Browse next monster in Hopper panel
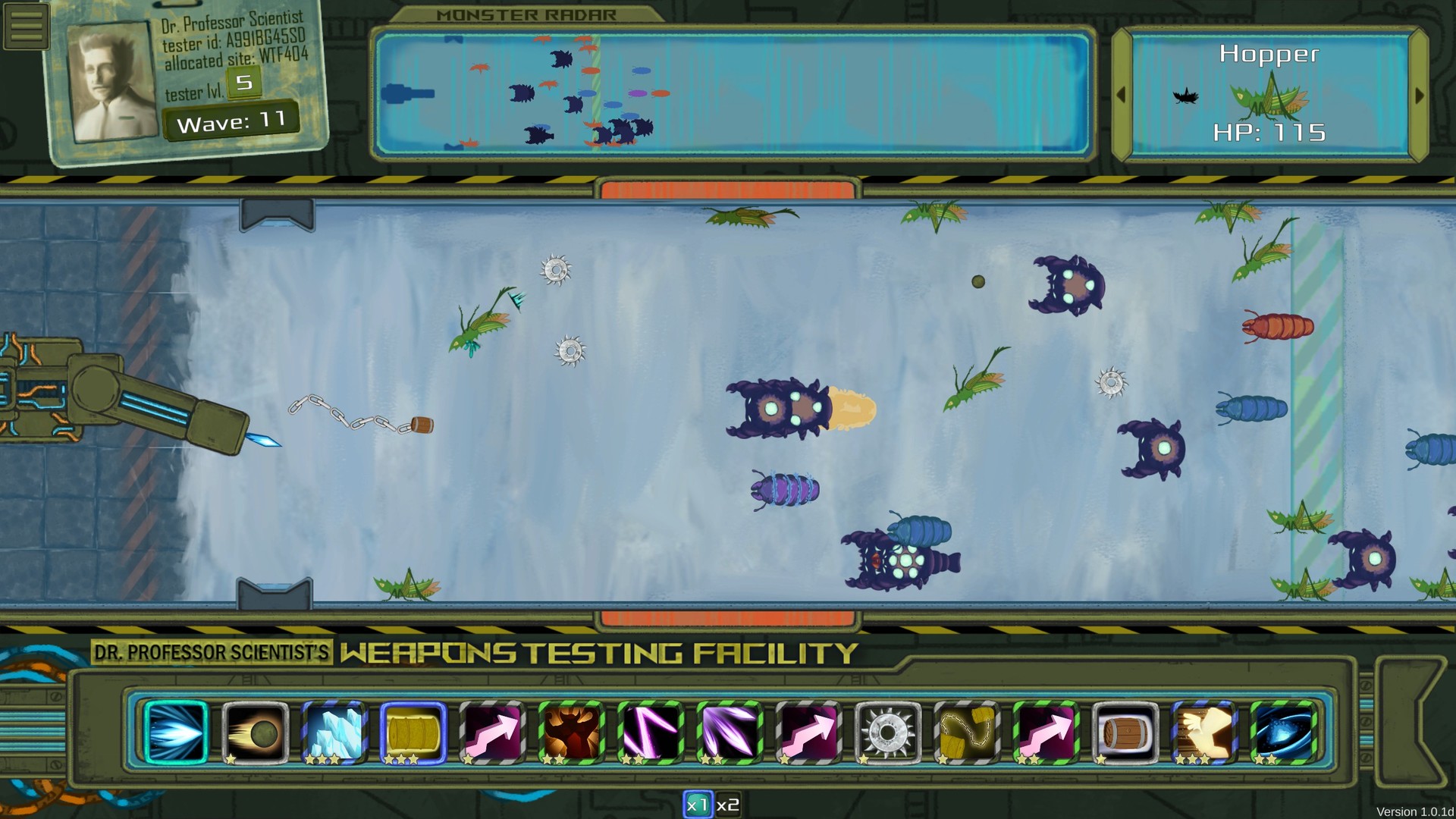1456x819 pixels. [x=1420, y=96]
